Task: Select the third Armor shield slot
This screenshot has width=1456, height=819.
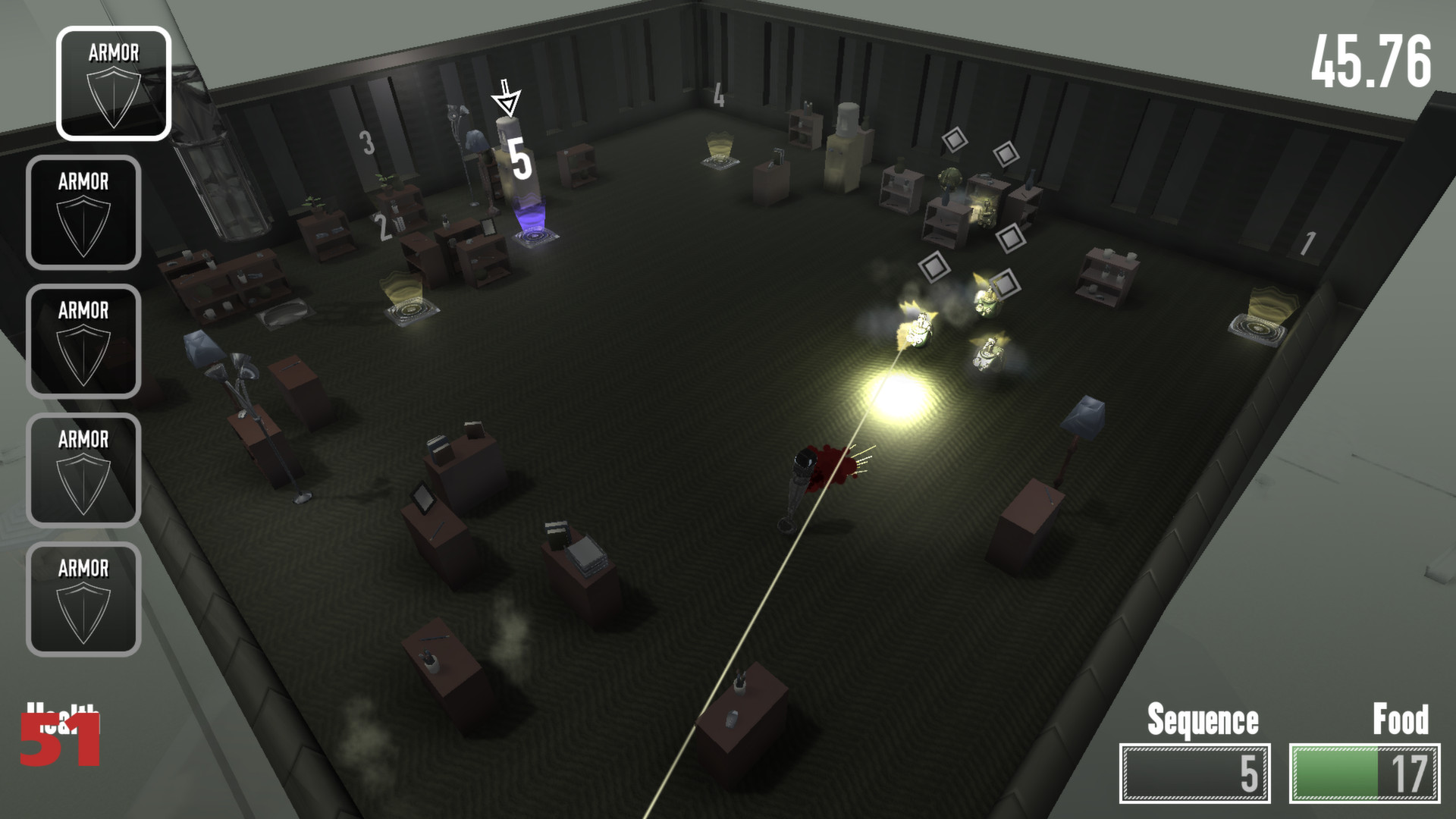Action: 83,341
